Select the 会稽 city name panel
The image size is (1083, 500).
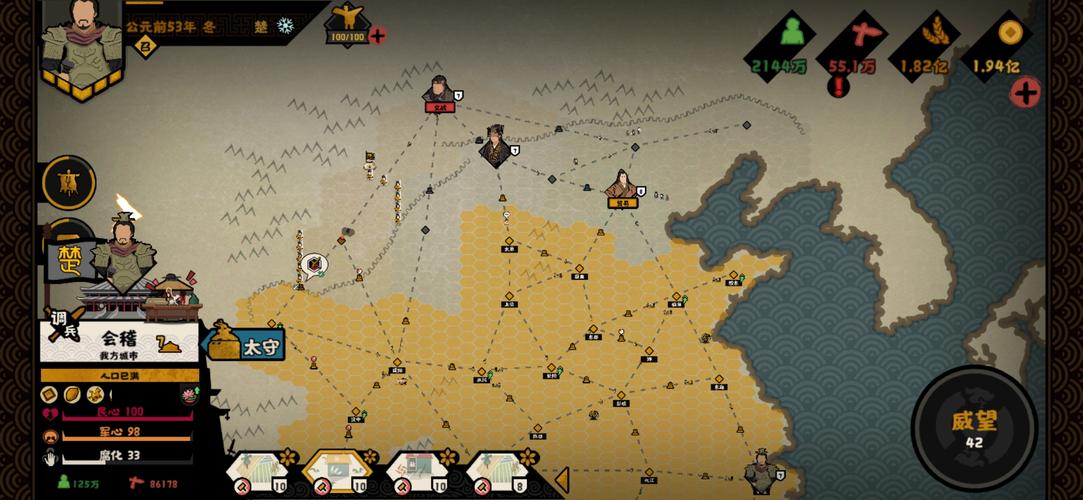pos(122,342)
